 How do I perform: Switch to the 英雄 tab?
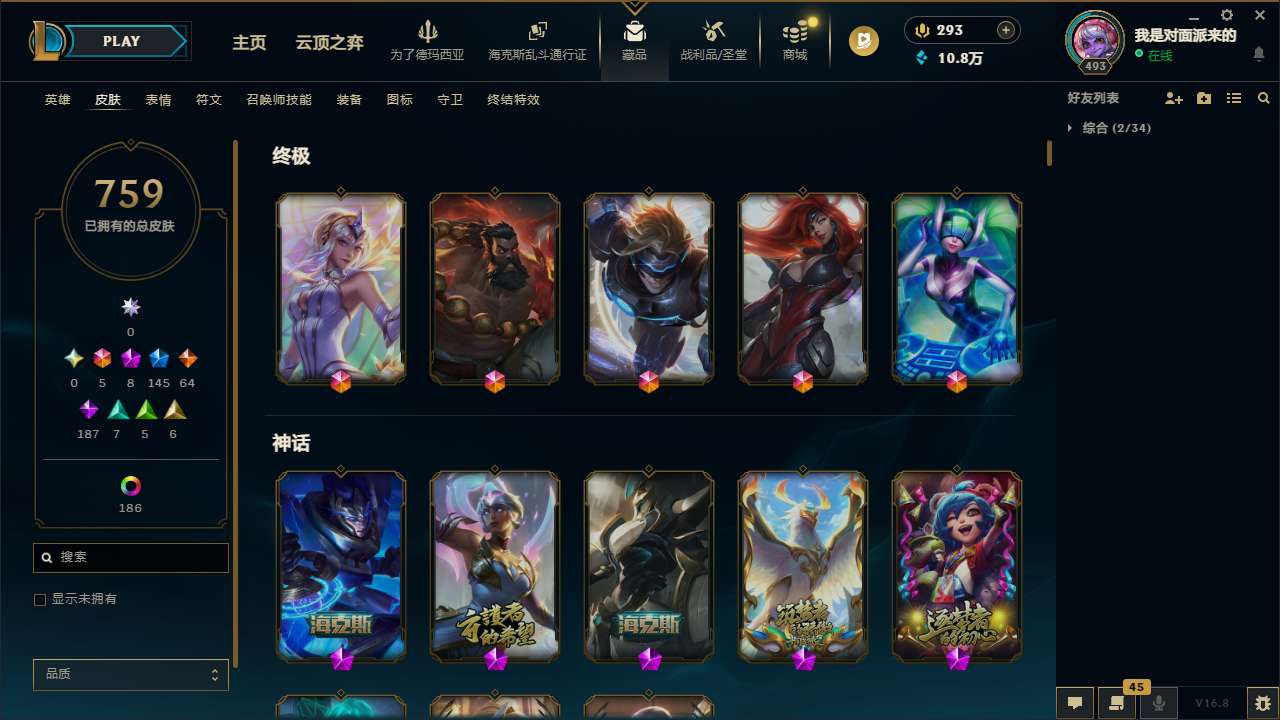57,100
